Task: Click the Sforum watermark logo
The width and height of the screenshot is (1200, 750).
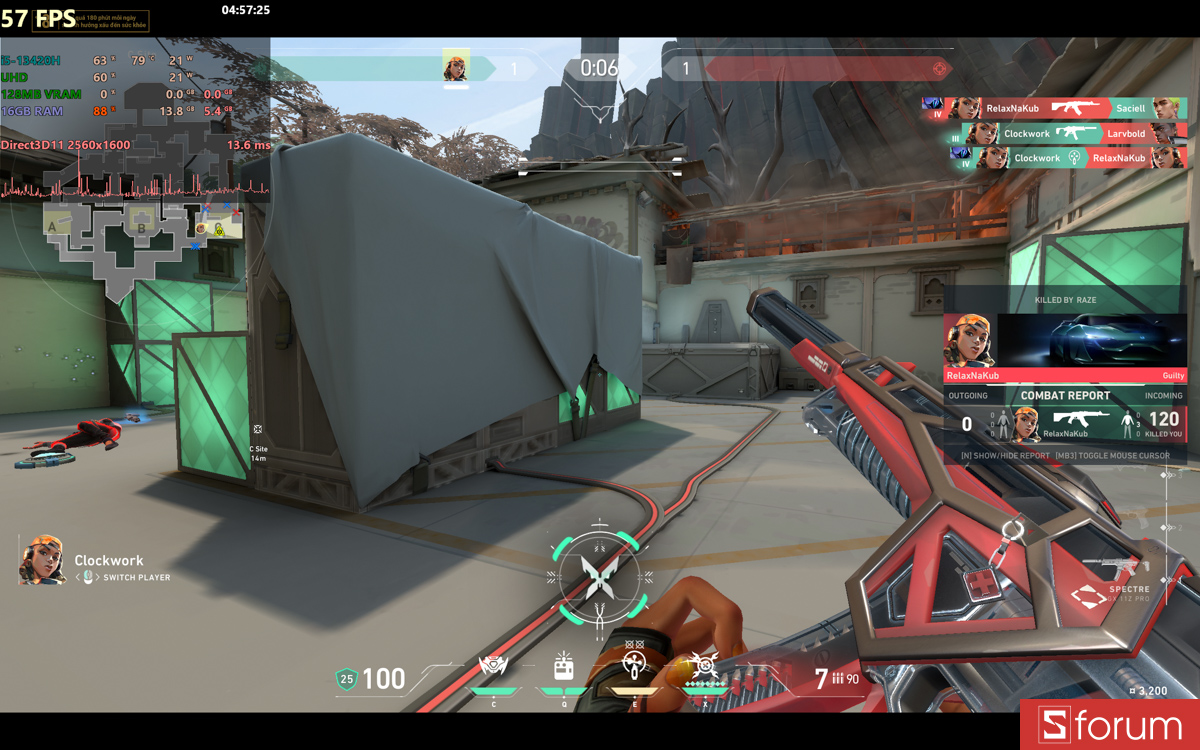Action: pyautogui.click(x=1110, y=725)
